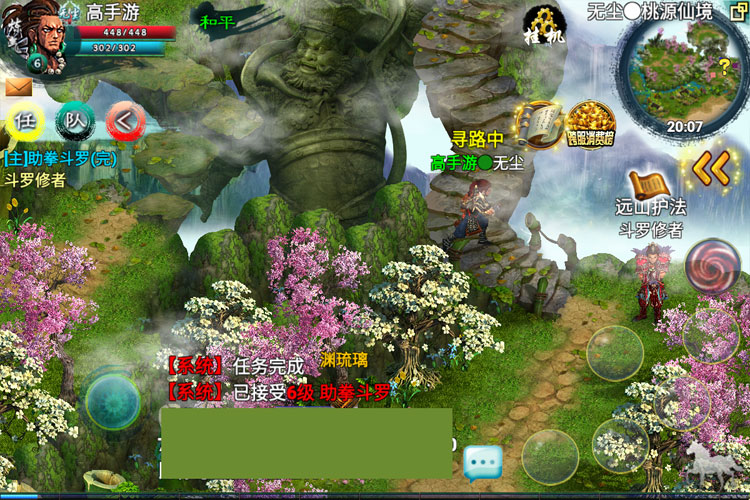Open the chat speech bubble button
Image resolution: width=750 pixels, height=500 pixels.
[482, 462]
